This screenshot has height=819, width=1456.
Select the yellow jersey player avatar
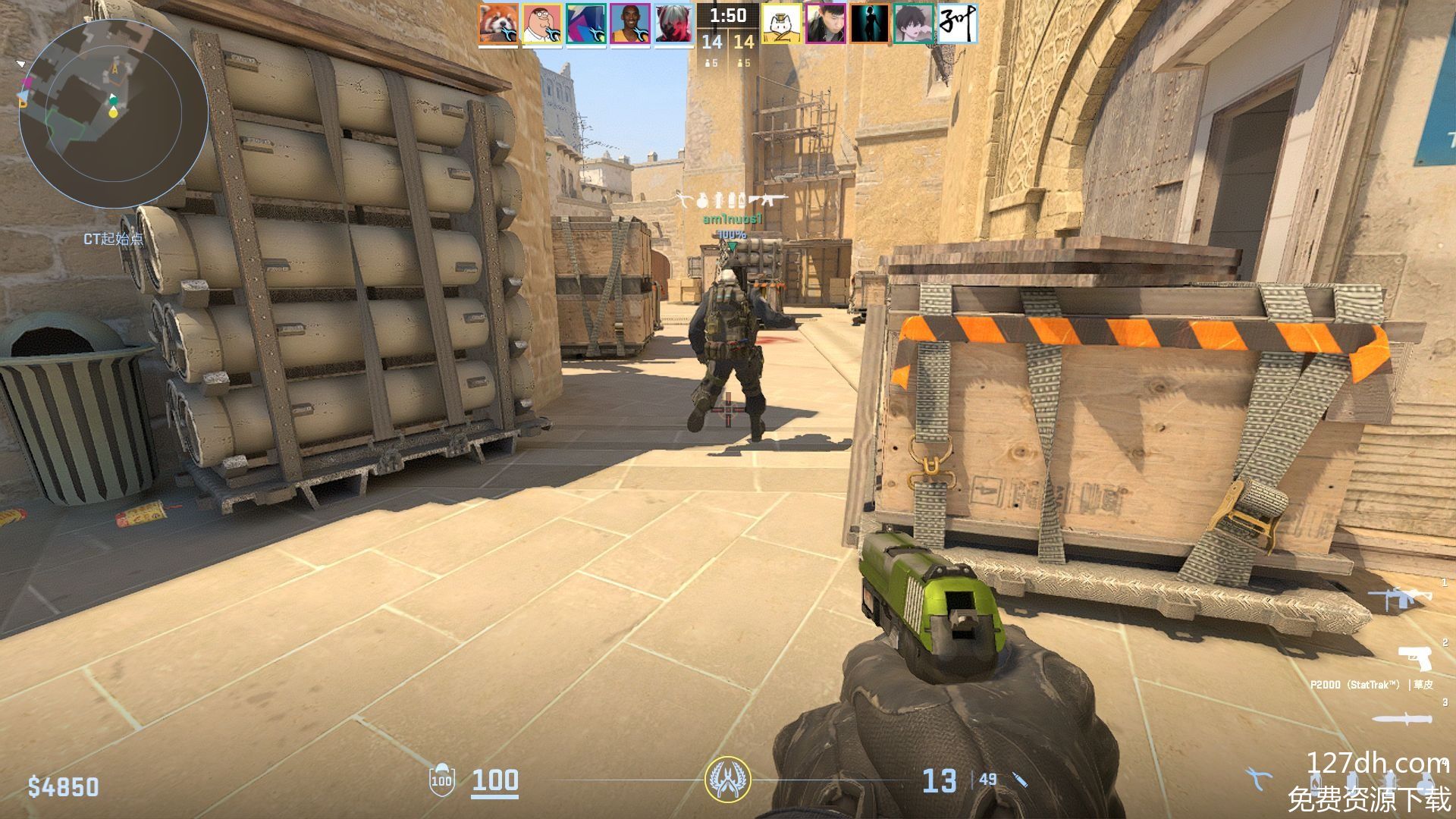pos(630,24)
